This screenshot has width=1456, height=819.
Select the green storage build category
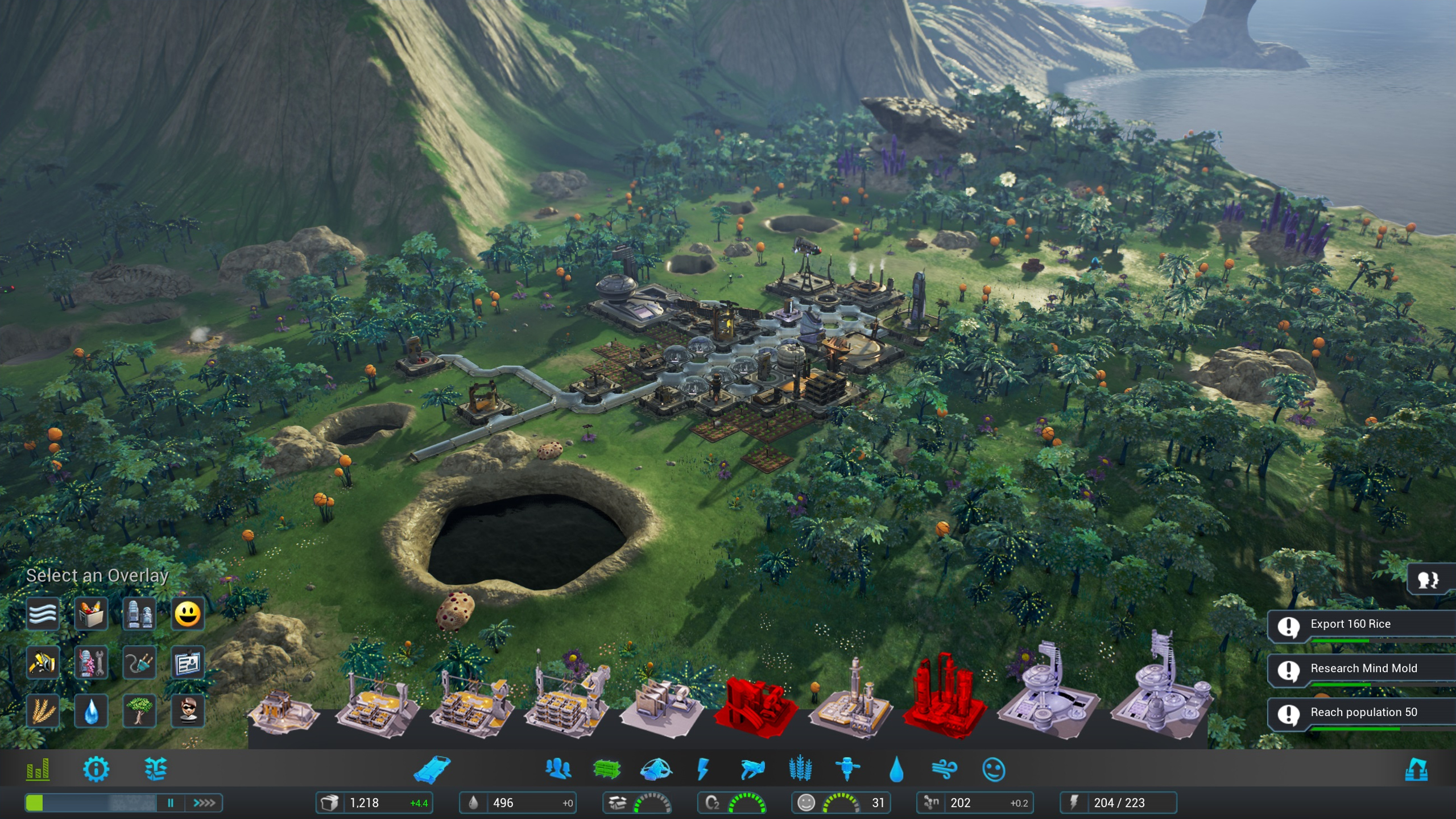(606, 770)
